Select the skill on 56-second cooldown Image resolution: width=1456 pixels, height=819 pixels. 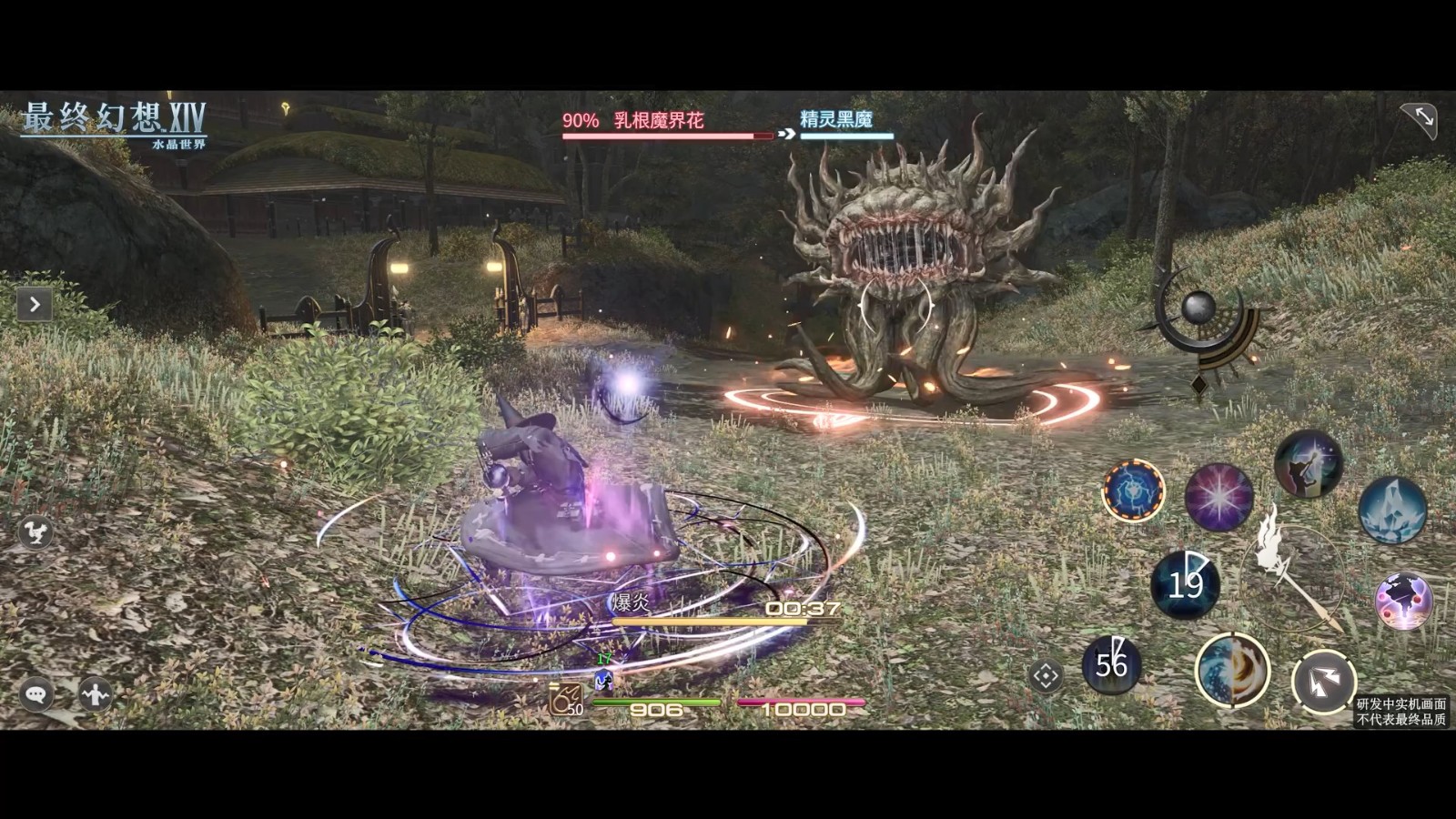1111,665
